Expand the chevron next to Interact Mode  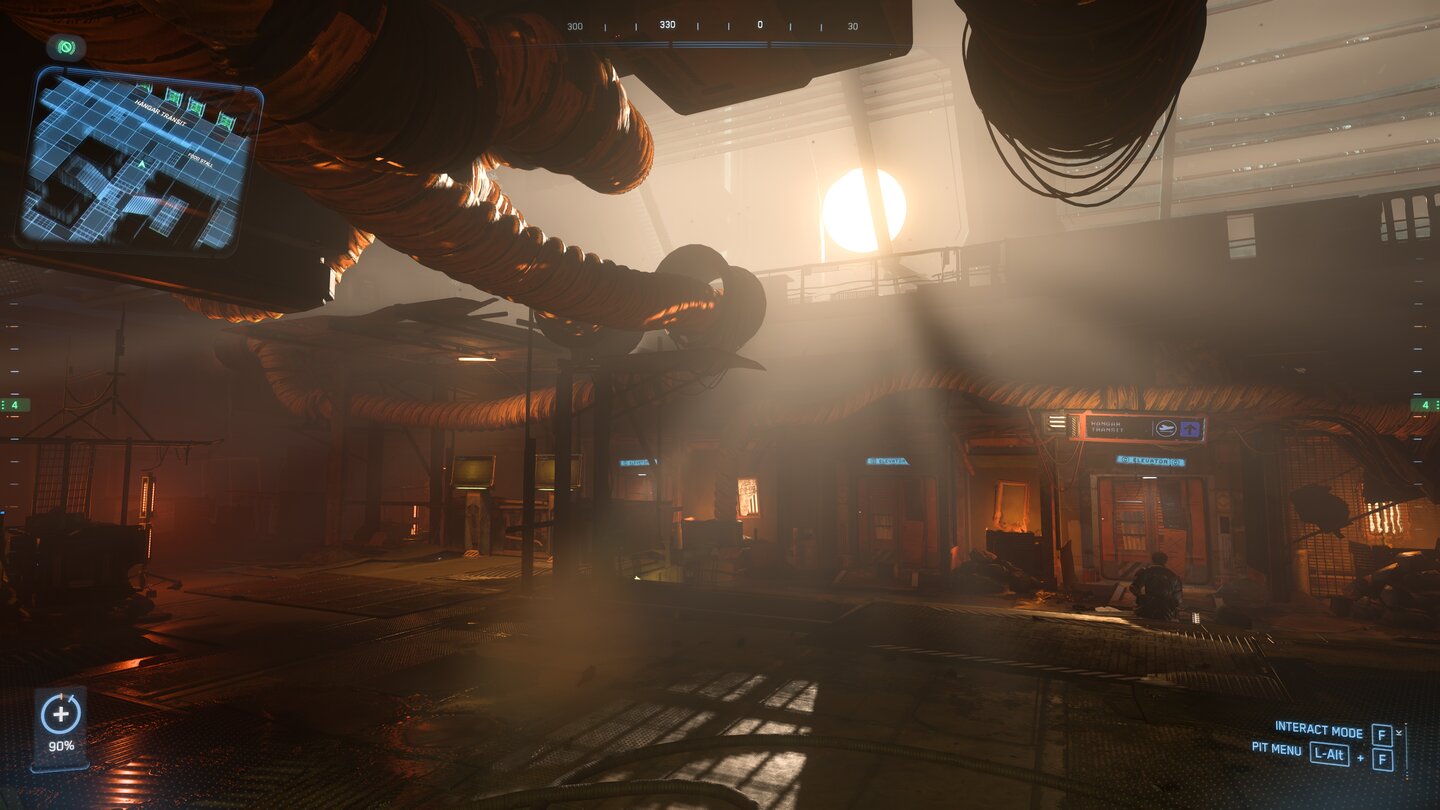point(1399,732)
